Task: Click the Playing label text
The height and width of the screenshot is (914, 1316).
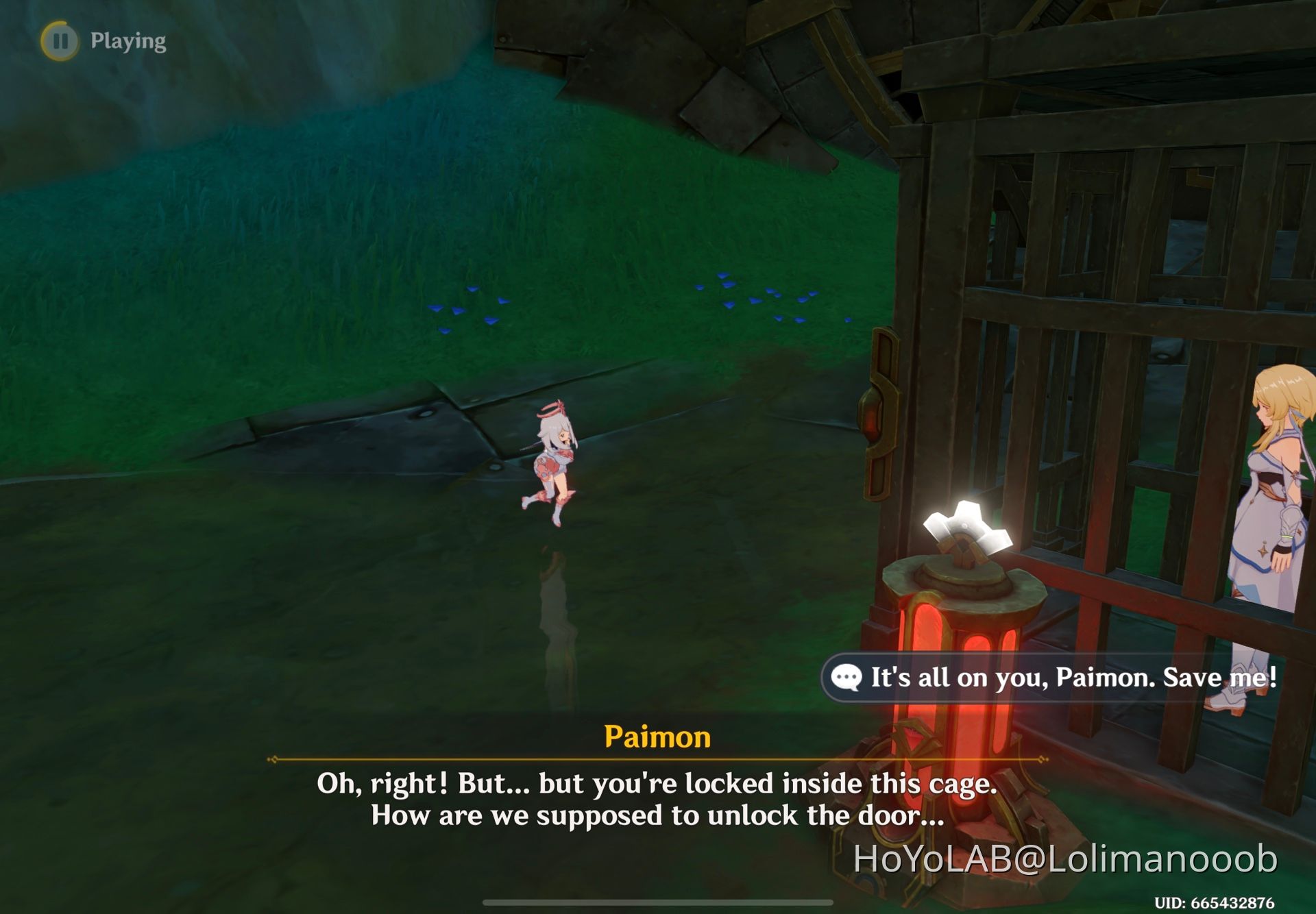Action: tap(128, 40)
